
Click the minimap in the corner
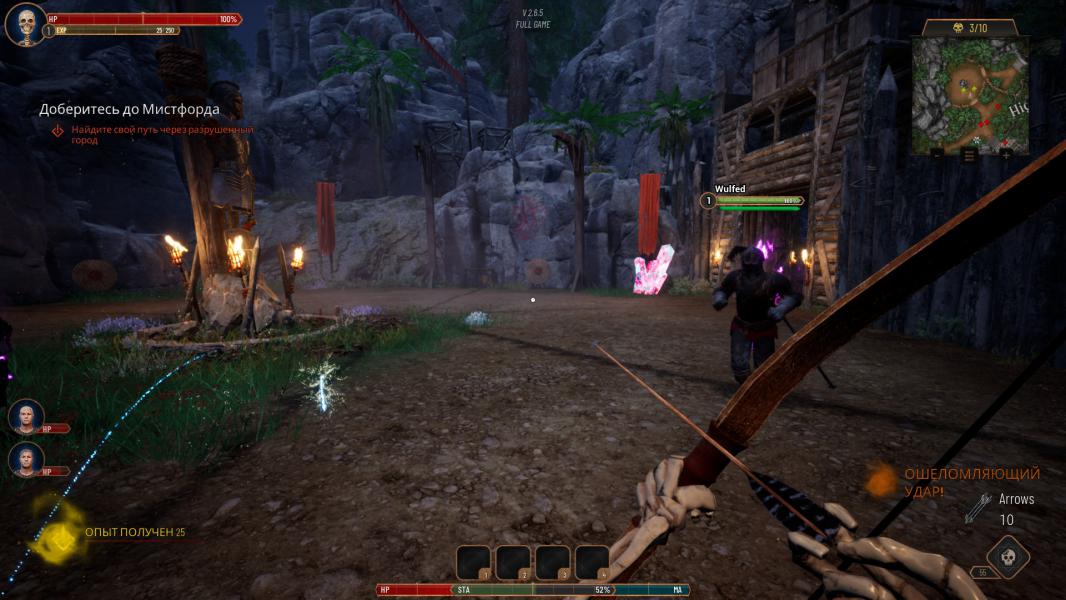[x=969, y=94]
